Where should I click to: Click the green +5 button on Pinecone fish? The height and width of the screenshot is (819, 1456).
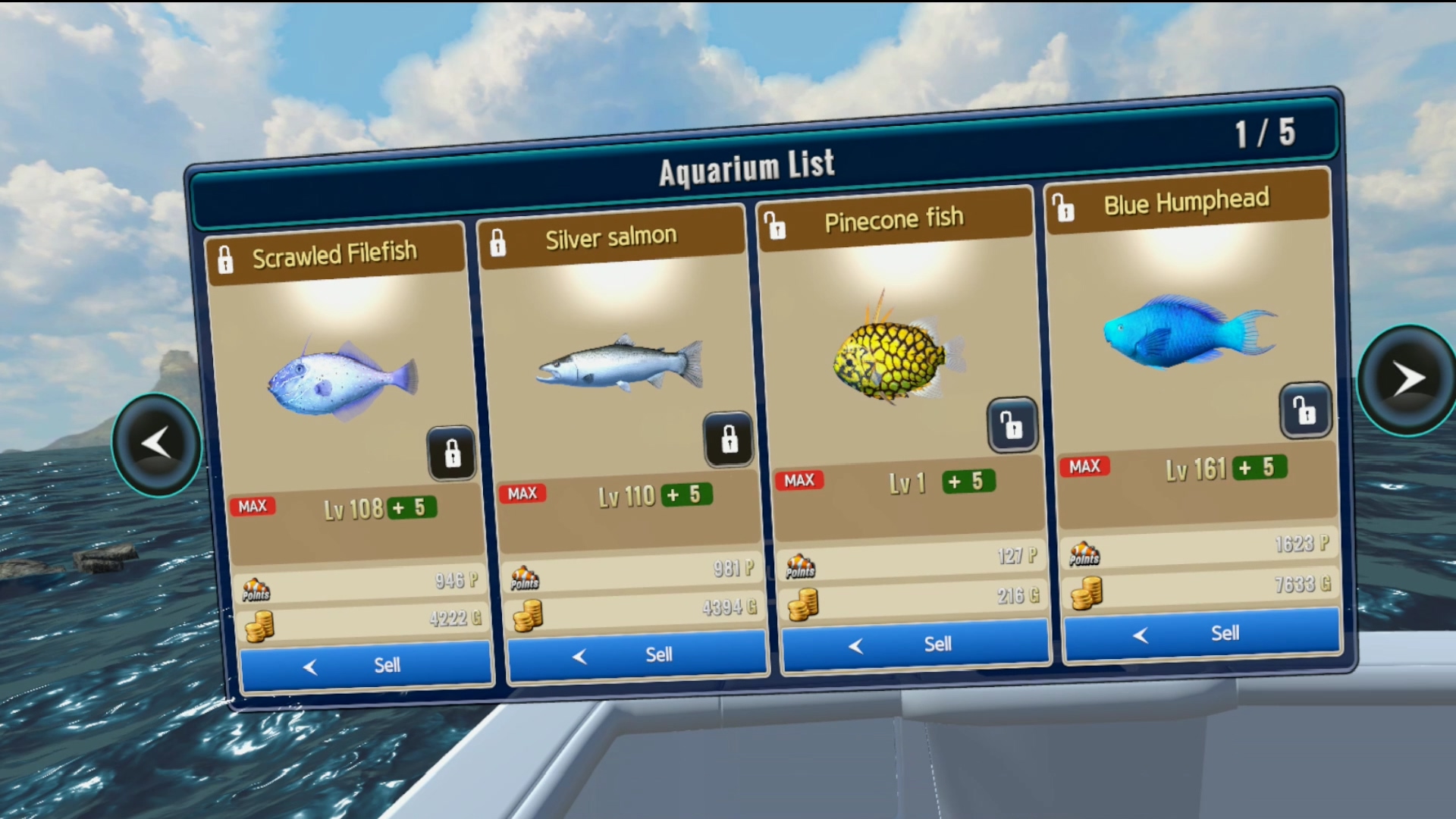968,482
